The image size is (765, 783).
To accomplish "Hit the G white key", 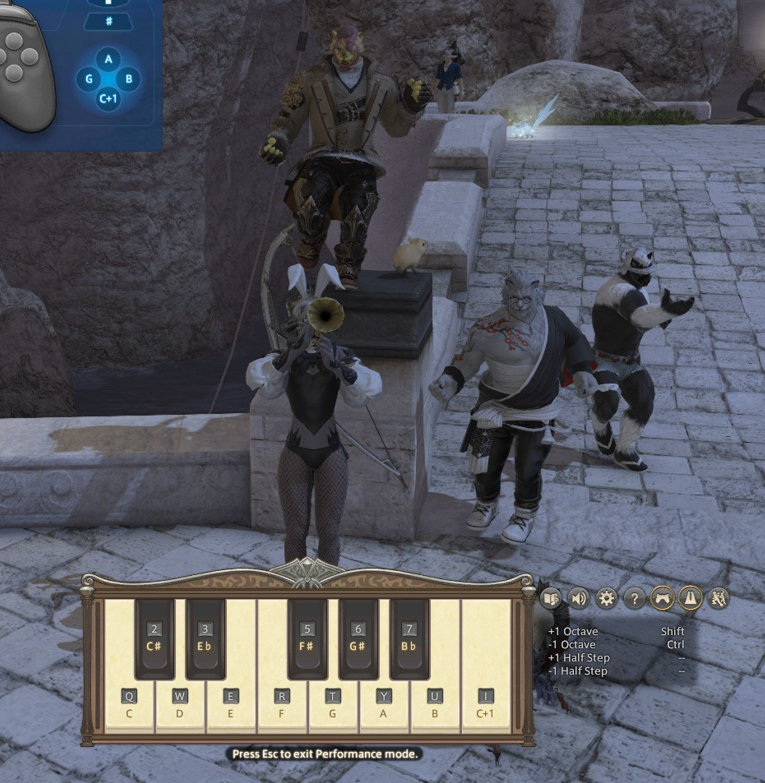I will point(333,705).
